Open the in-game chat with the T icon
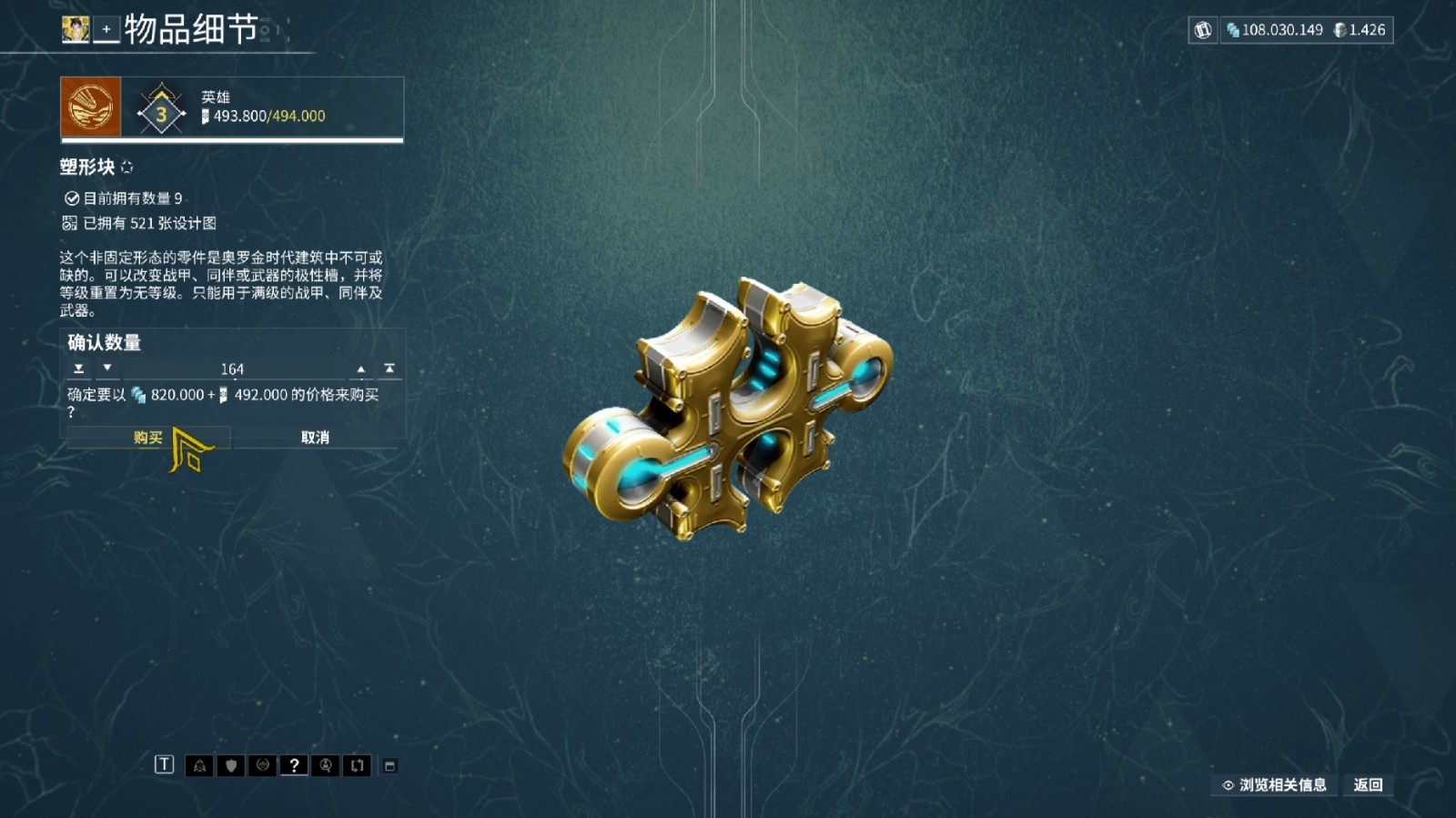This screenshot has height=818, width=1456. pyautogui.click(x=165, y=765)
